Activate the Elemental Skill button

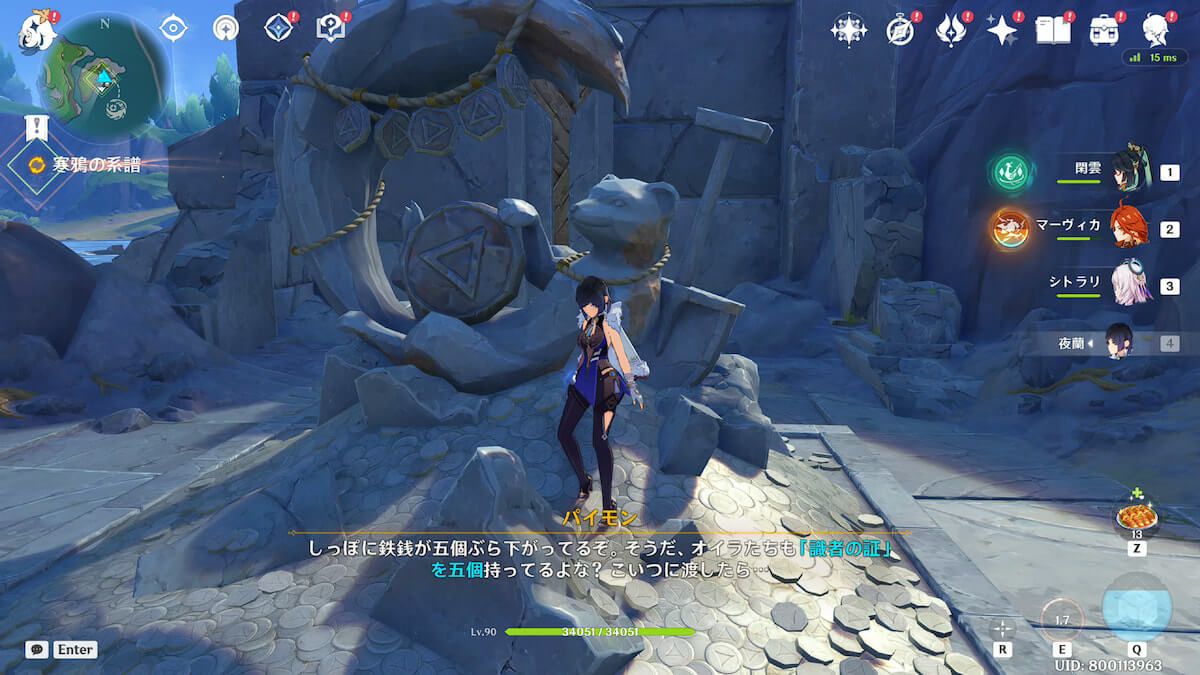point(1060,619)
